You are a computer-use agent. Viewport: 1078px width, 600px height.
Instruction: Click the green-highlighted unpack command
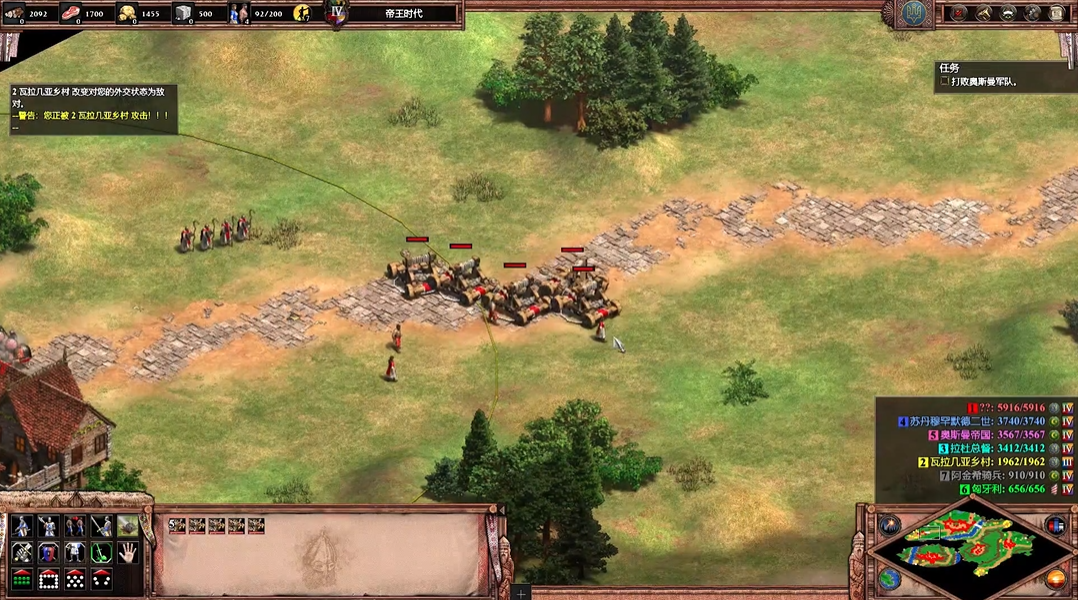[x=100, y=552]
